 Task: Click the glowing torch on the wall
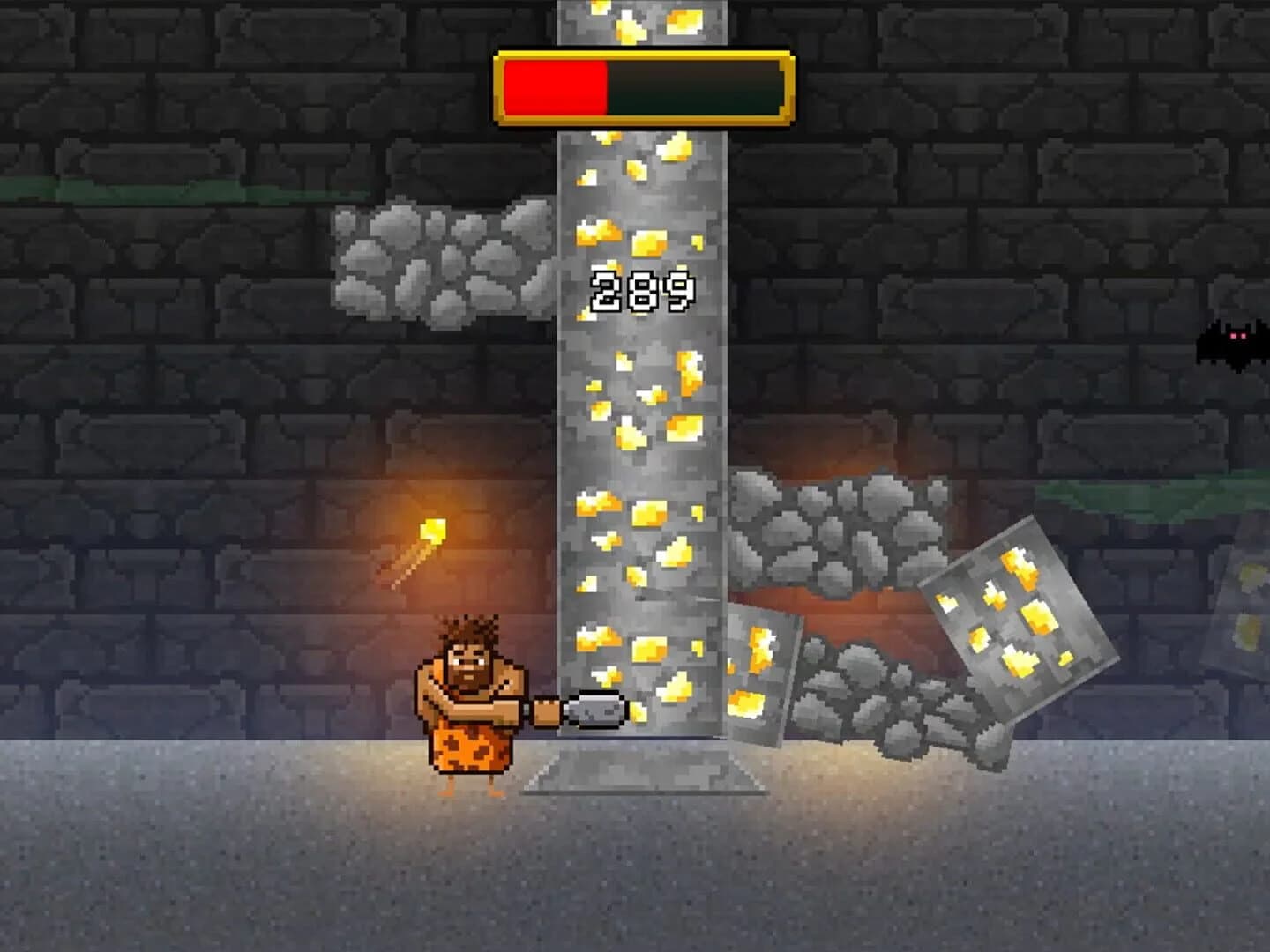pos(432,529)
